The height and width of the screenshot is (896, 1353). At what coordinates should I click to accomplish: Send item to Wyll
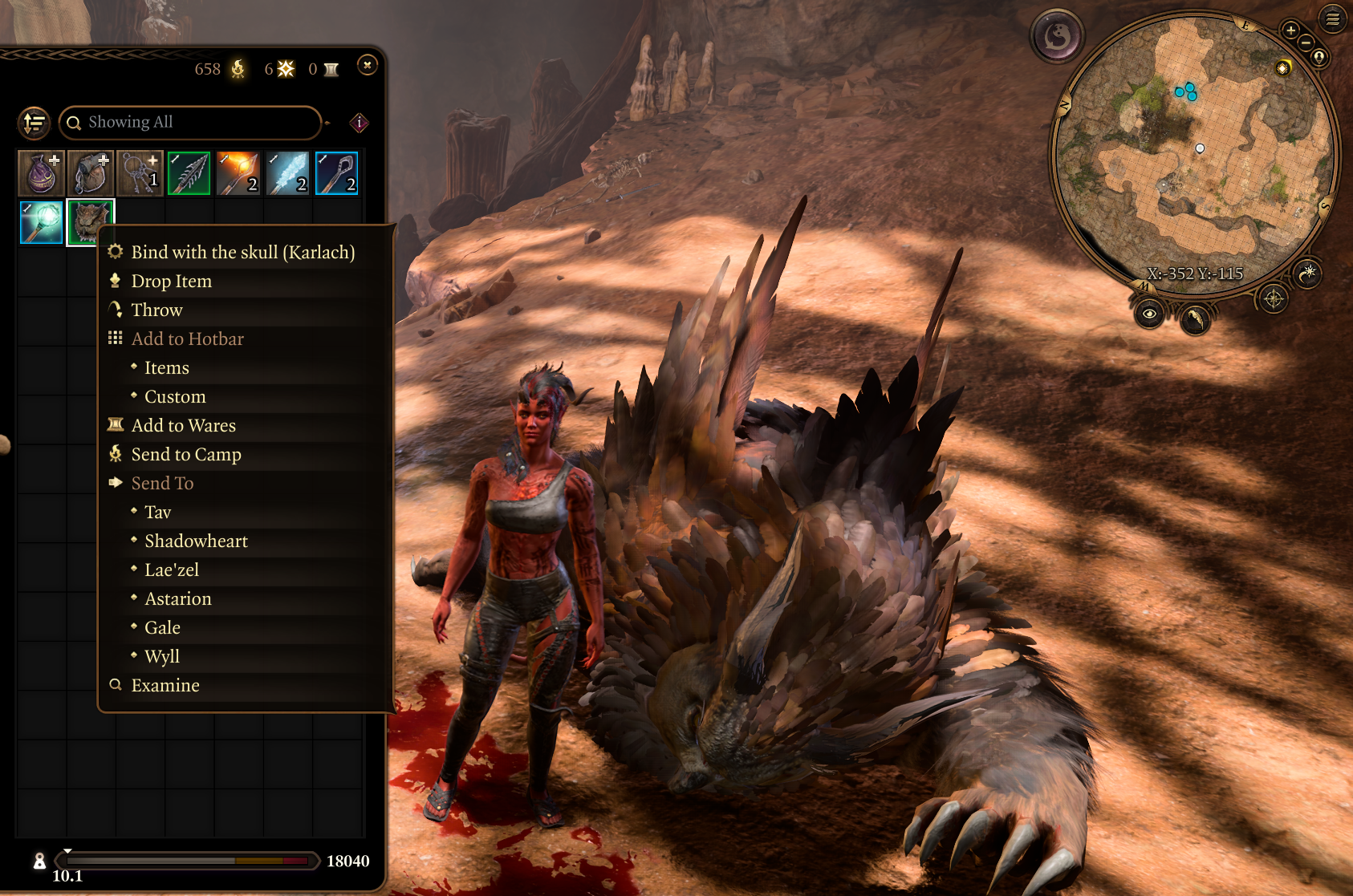coord(161,657)
